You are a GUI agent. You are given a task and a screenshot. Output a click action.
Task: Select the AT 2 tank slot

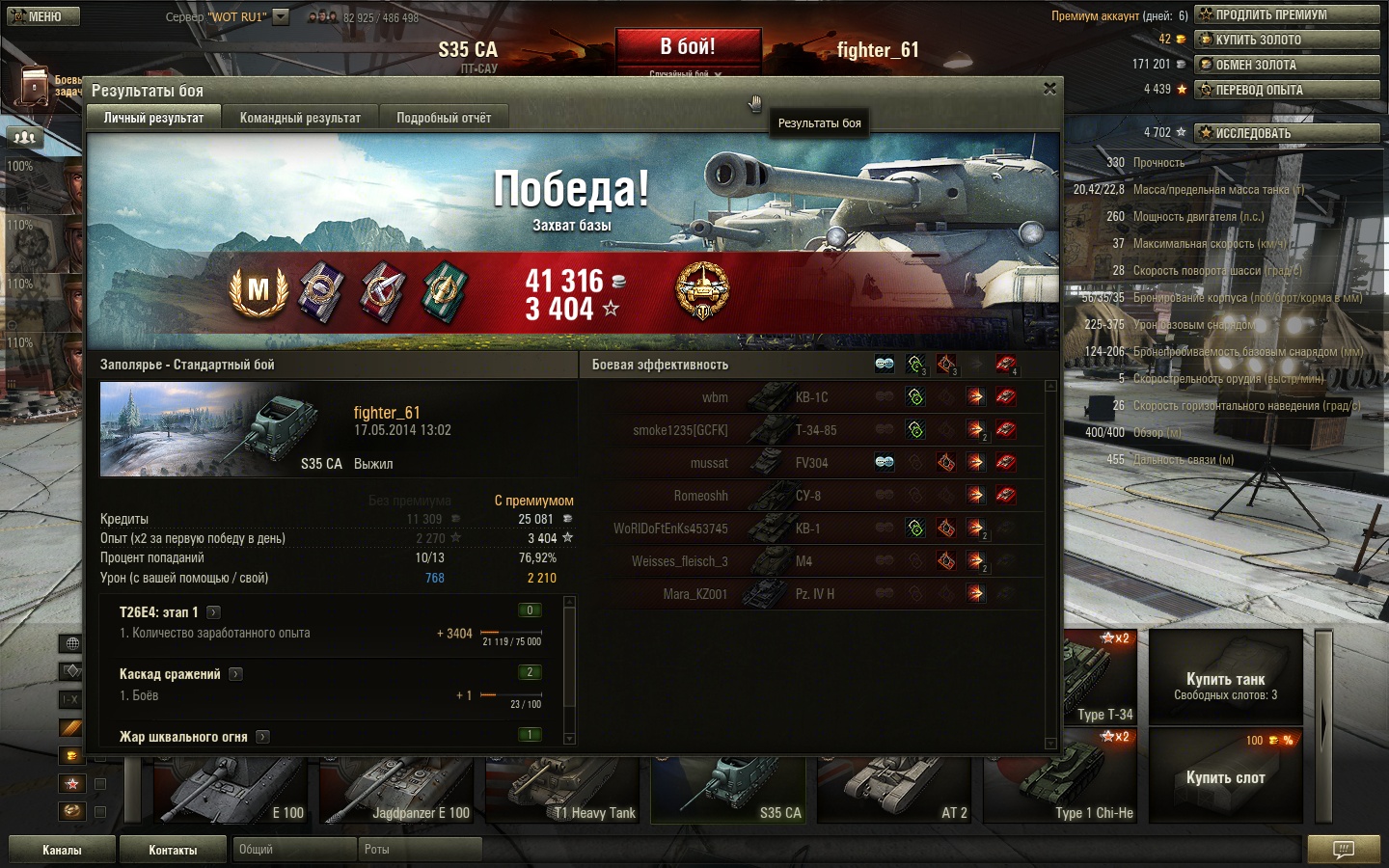coord(893,789)
